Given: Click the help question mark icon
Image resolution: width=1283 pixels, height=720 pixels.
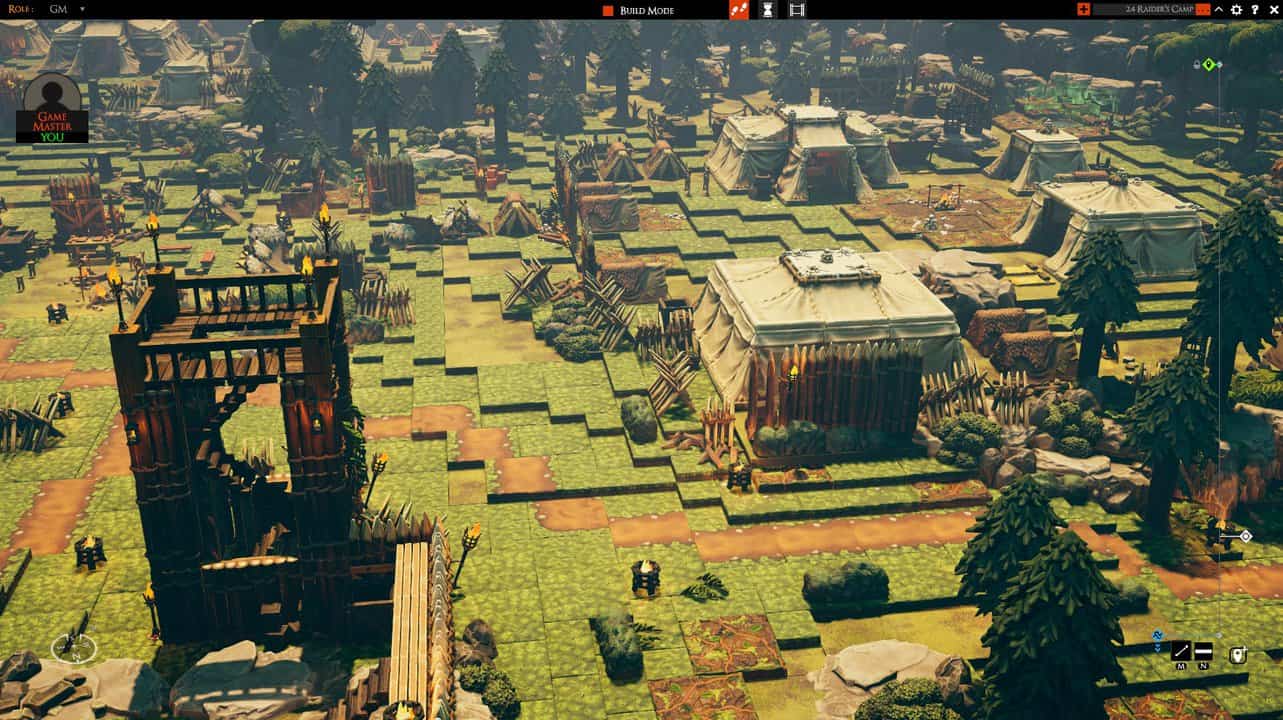Looking at the screenshot, I should (x=1255, y=10).
